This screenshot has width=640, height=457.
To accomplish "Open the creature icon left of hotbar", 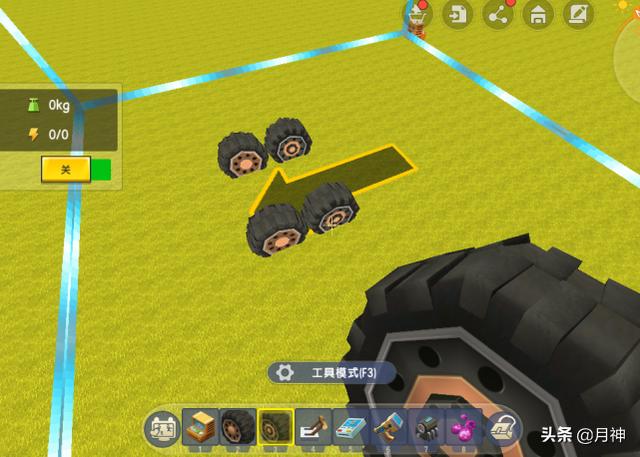I will (162, 428).
